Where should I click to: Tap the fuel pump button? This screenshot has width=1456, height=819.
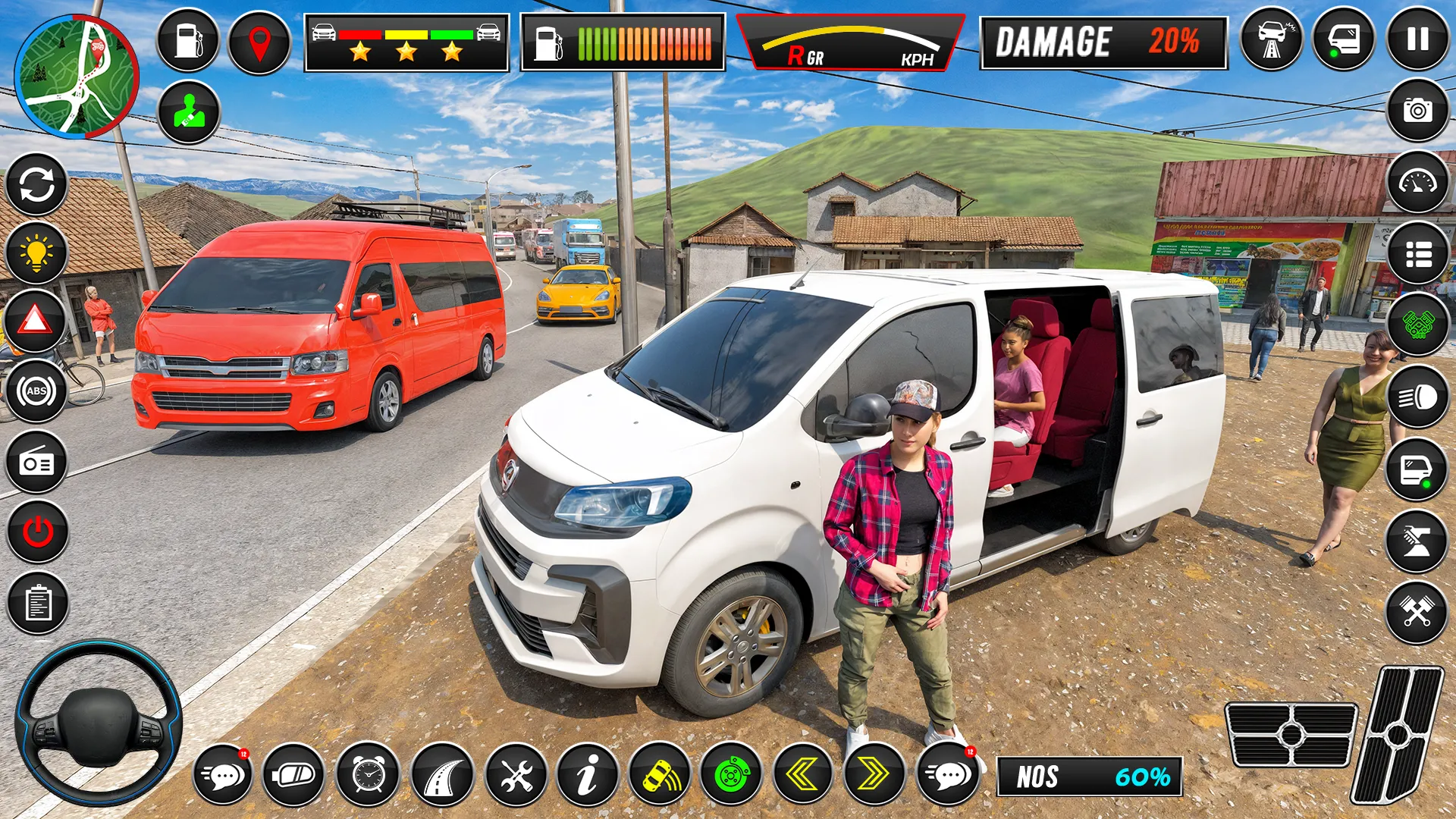[x=188, y=41]
